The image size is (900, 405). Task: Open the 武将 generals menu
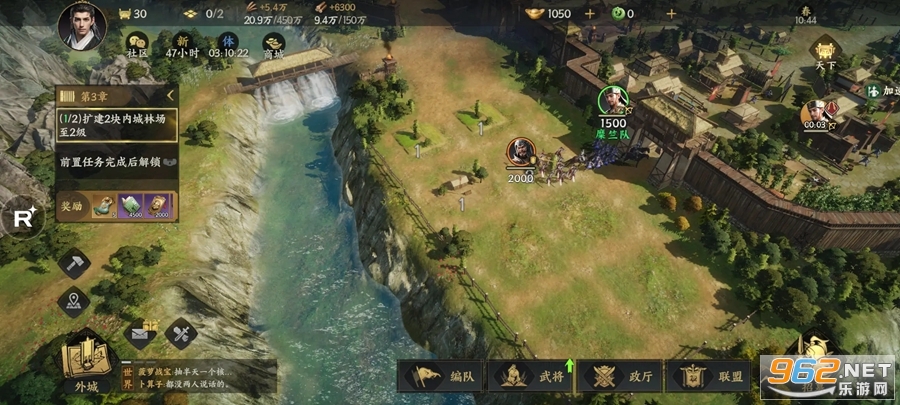(x=532, y=377)
